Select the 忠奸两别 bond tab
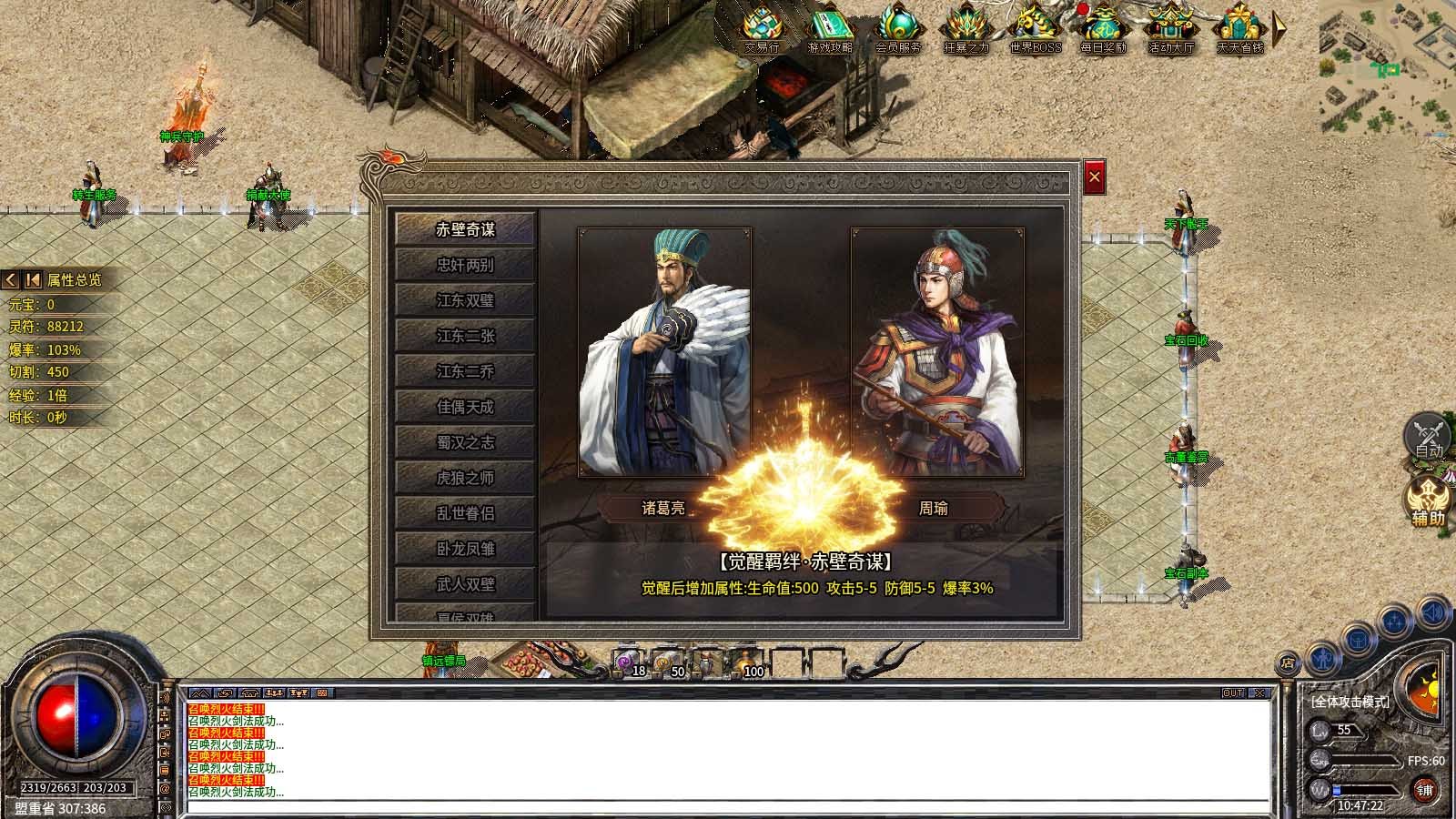Screen dimensions: 1456x819 465,265
